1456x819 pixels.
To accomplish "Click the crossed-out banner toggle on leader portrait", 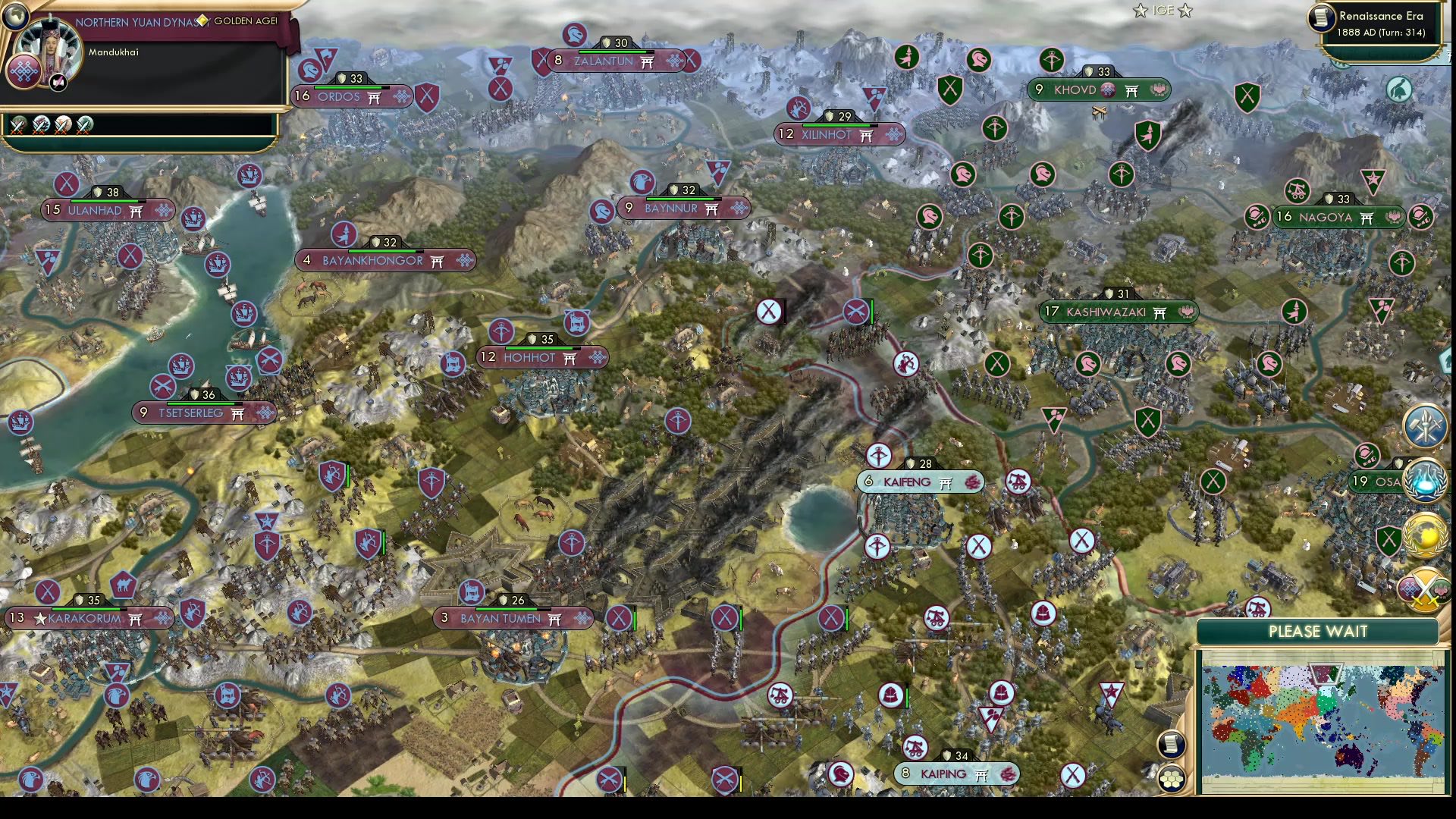I will point(58,82).
